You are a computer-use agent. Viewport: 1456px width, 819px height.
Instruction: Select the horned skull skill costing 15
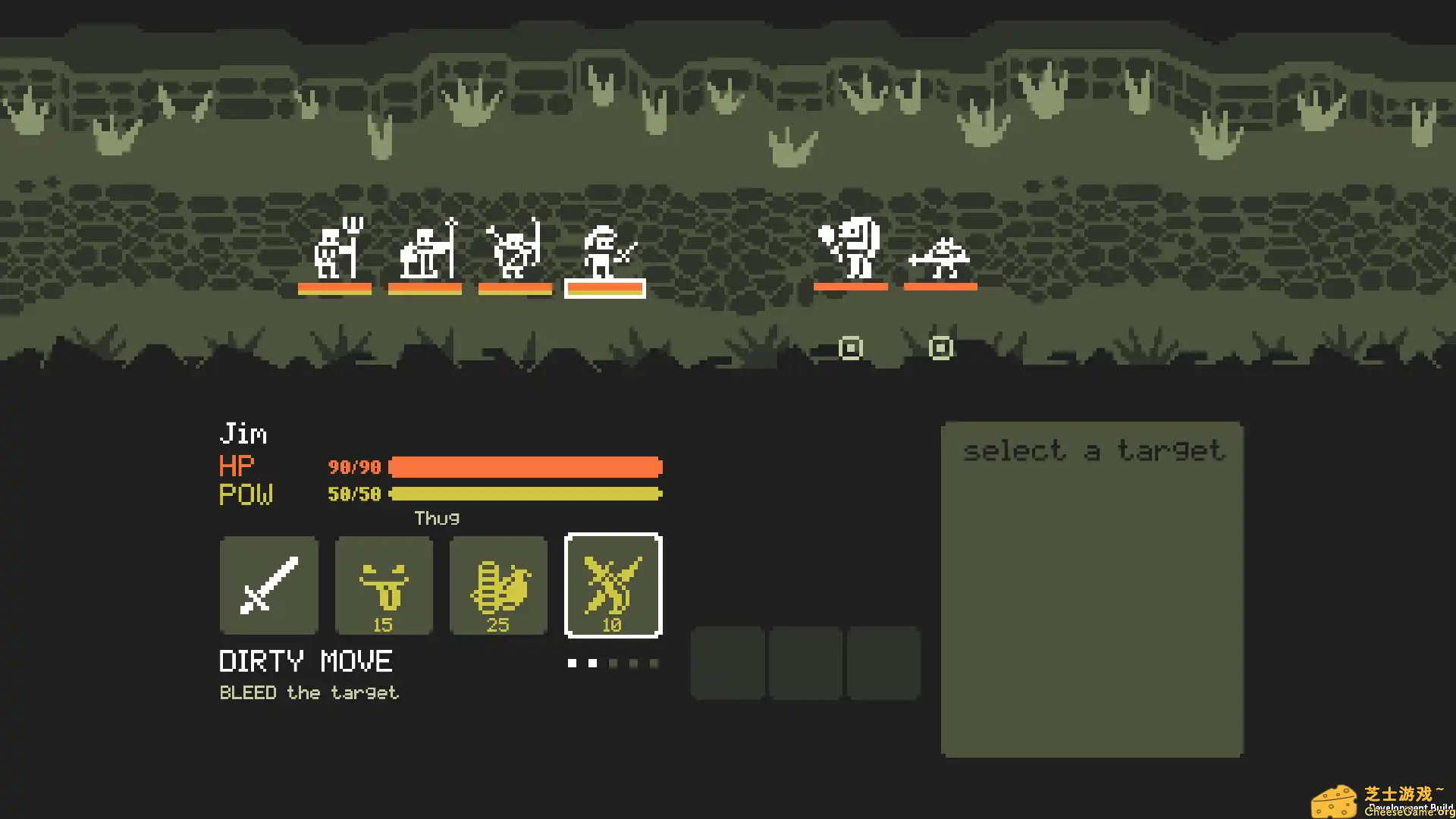click(384, 585)
